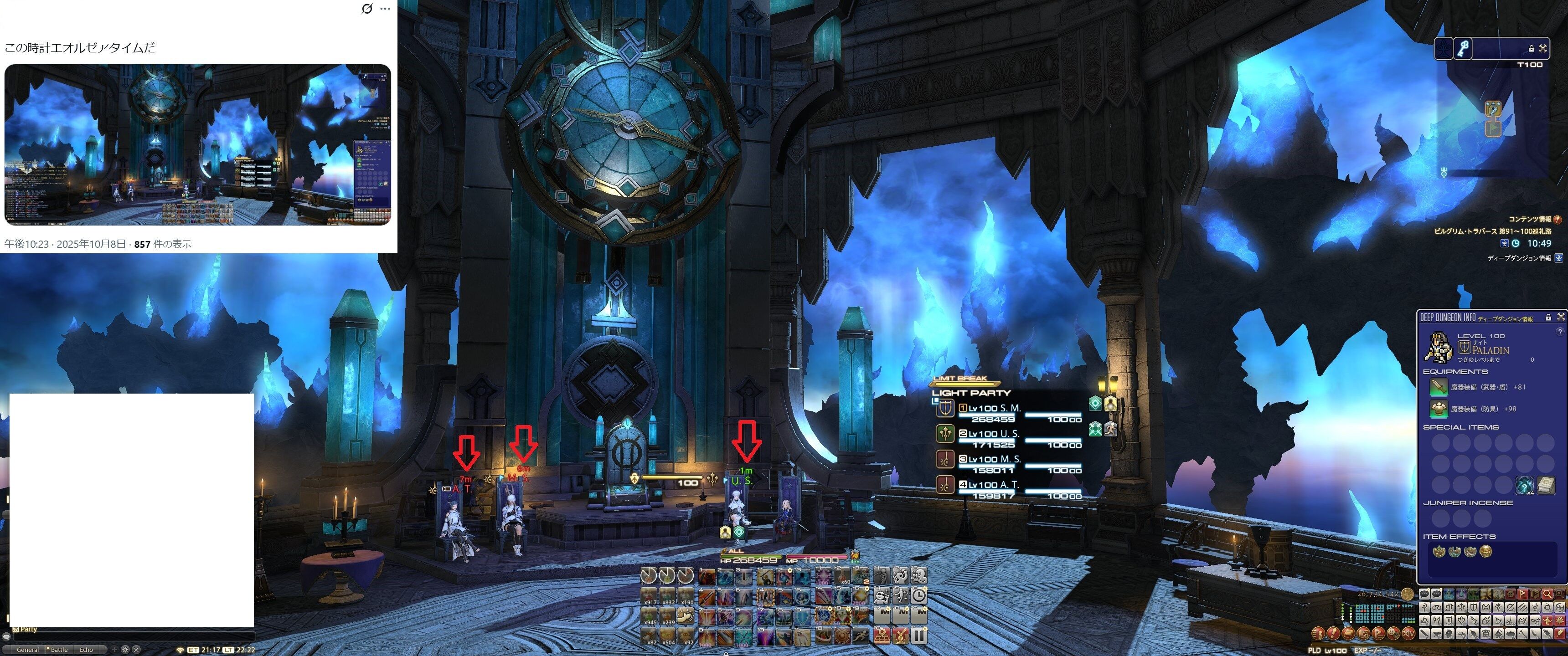Select the armor equipment icon
The width and height of the screenshot is (1568, 656).
click(1438, 409)
